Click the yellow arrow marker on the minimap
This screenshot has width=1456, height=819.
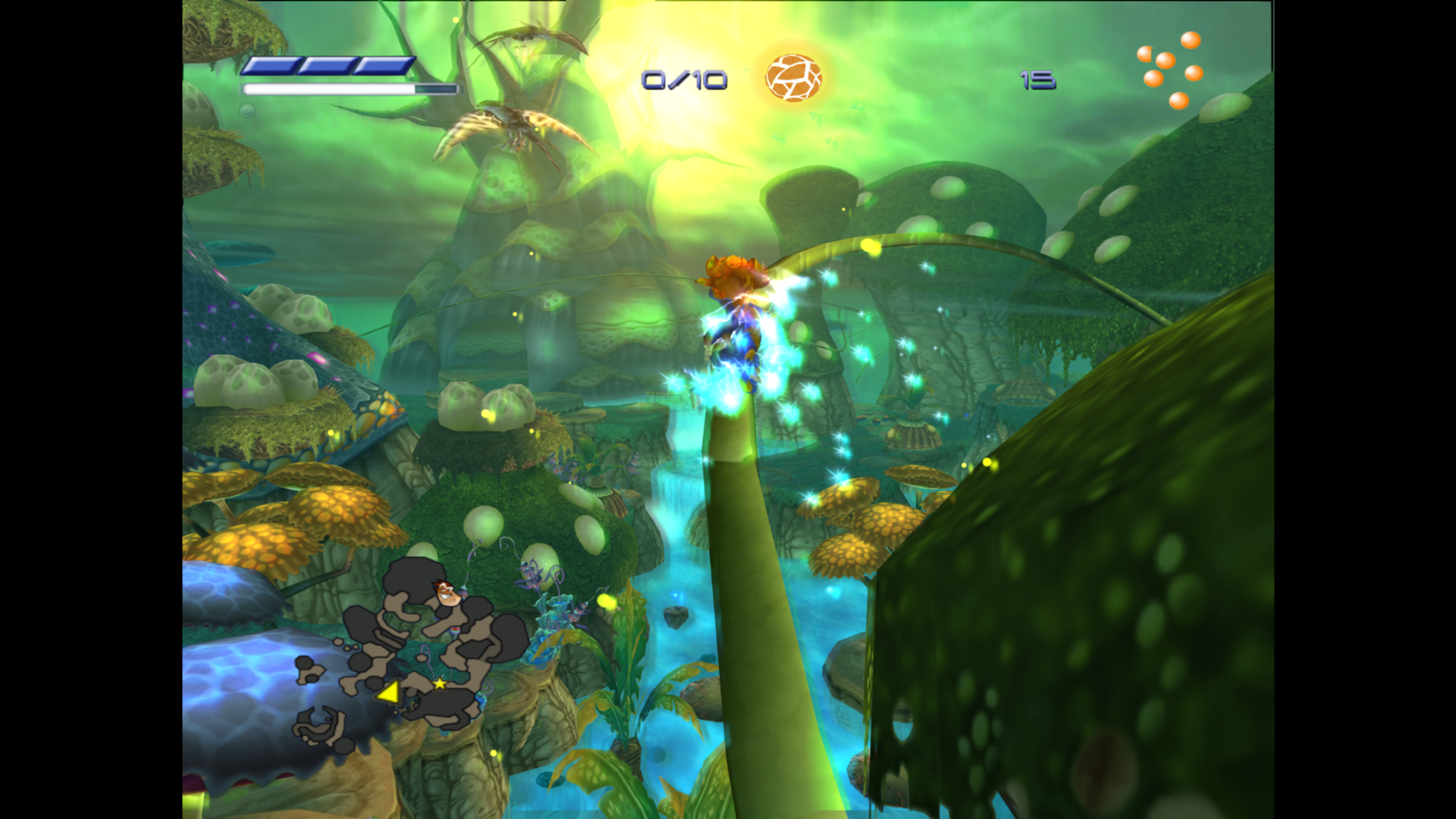tap(389, 692)
